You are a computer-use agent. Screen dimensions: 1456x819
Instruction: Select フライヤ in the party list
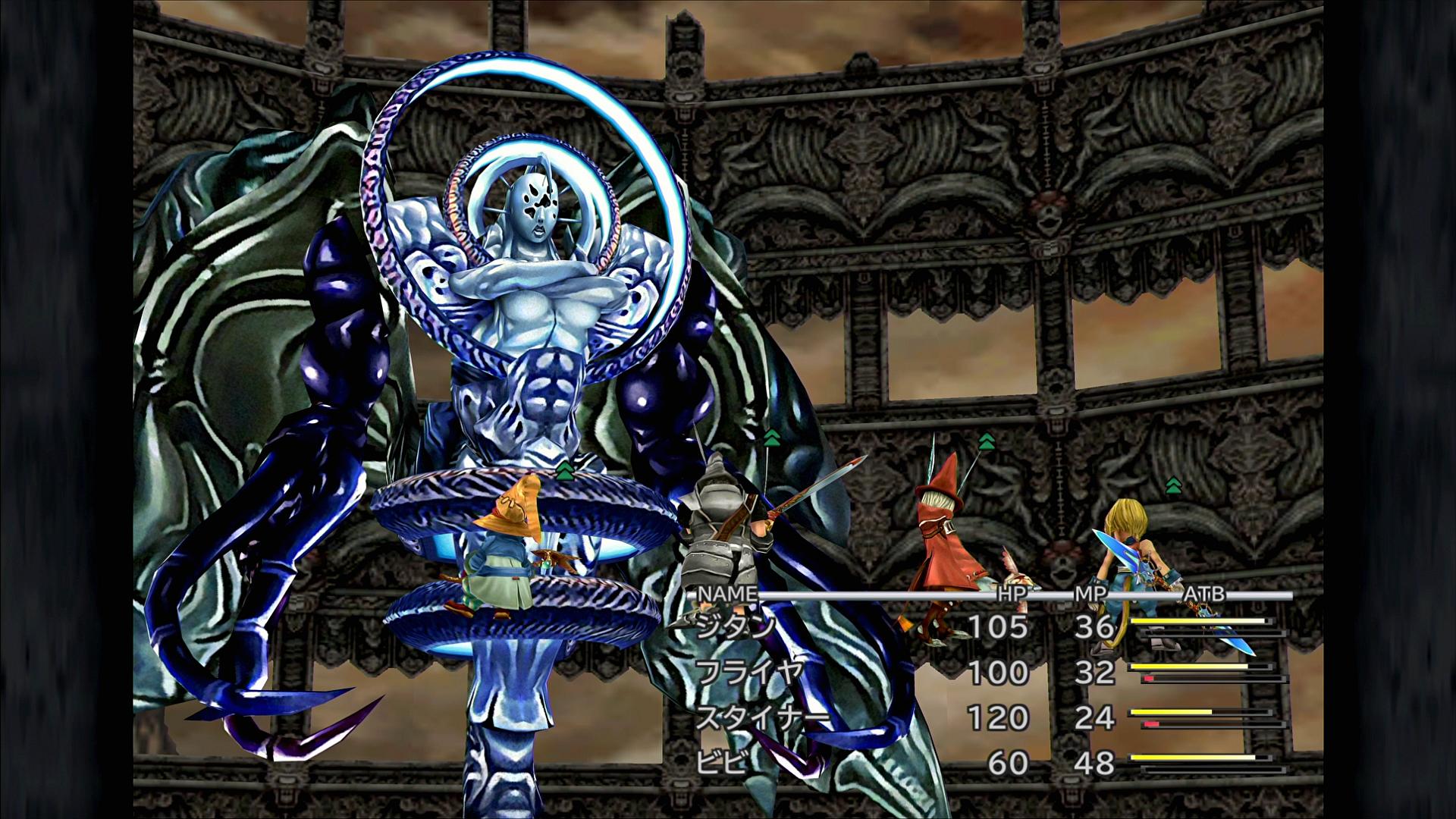click(x=748, y=672)
